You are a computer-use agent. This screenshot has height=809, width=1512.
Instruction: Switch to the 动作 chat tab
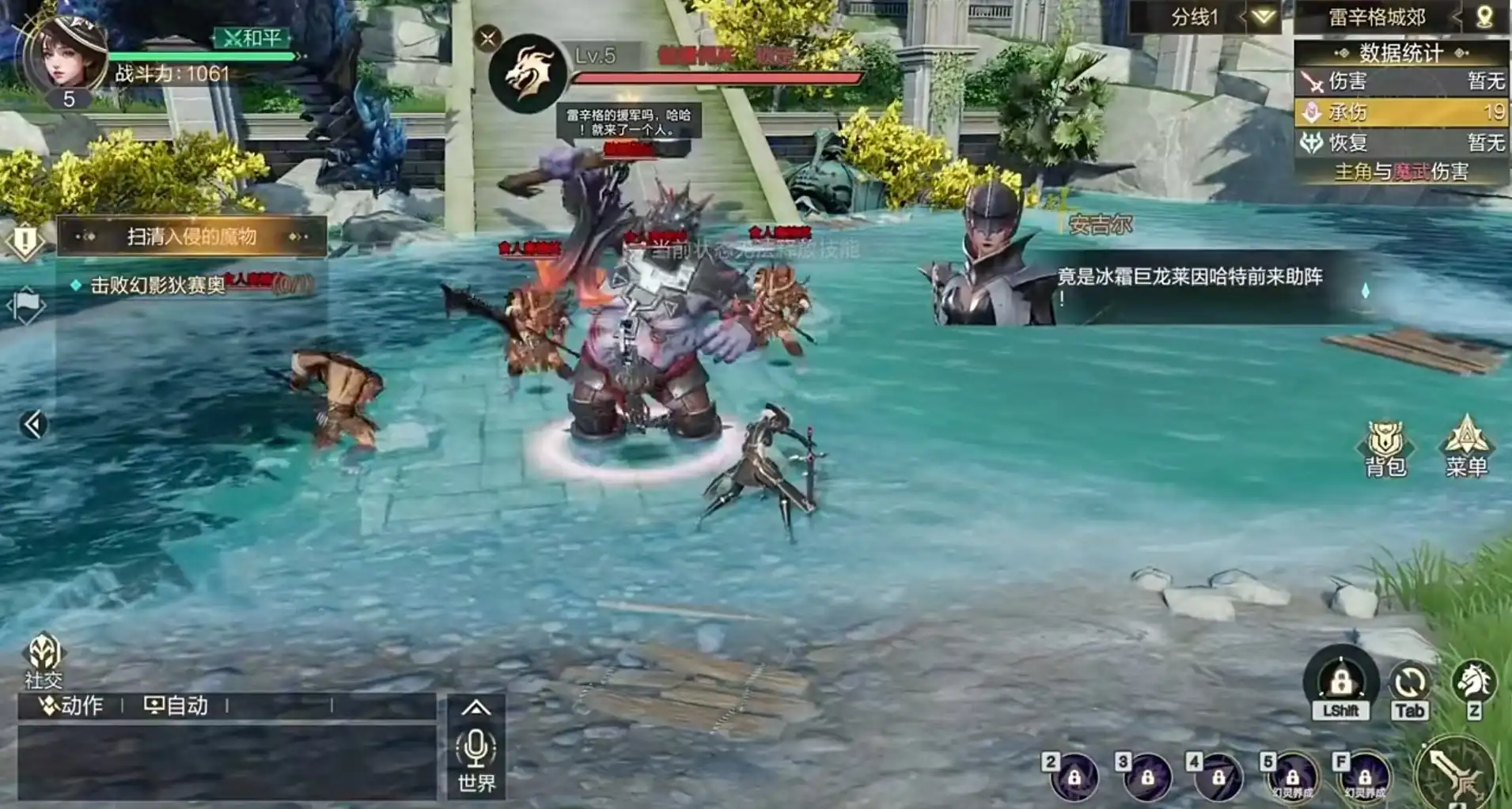coord(73,705)
